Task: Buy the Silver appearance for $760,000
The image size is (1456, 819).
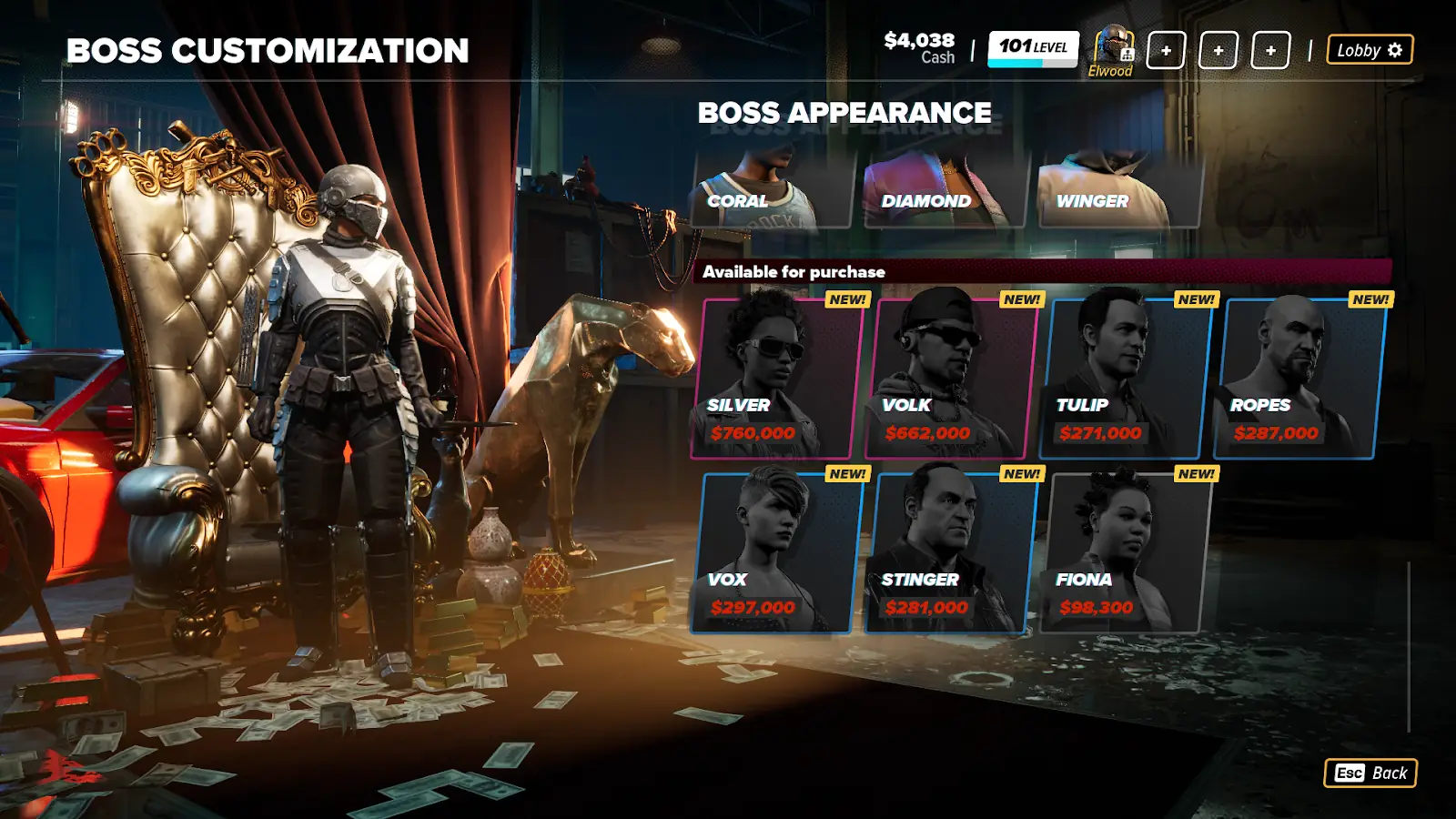Action: tap(776, 378)
